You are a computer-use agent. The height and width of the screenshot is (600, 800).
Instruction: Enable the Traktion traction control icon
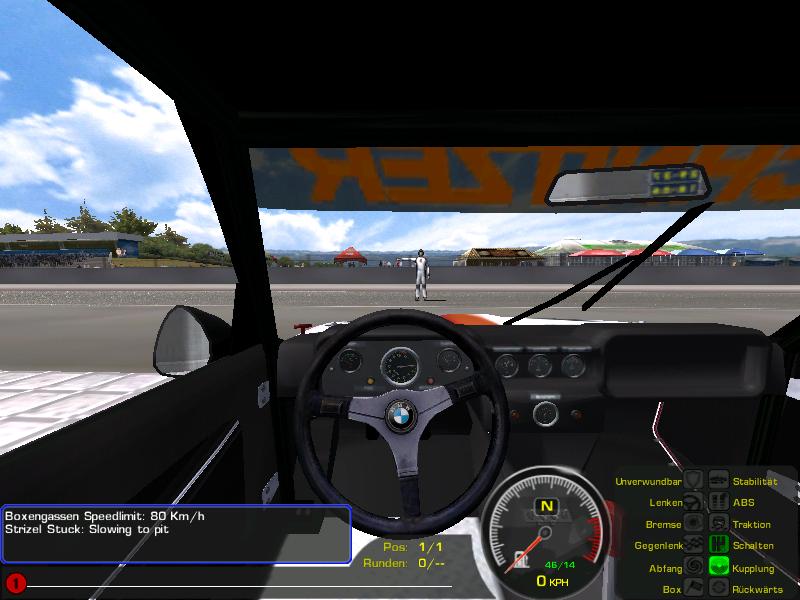pos(718,524)
